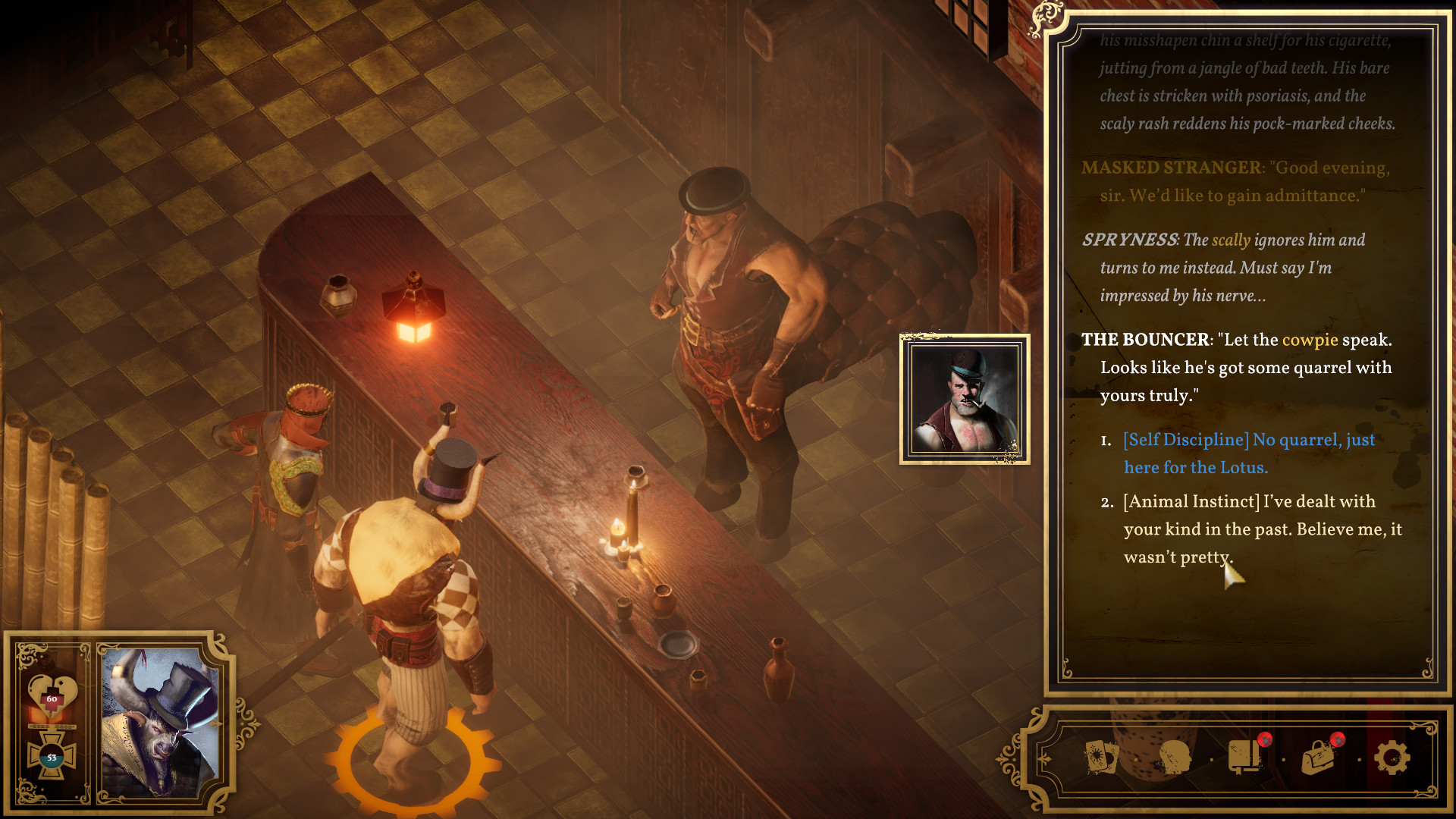Open the character head profile icon
Screen dimensions: 1456x819
point(1174,758)
